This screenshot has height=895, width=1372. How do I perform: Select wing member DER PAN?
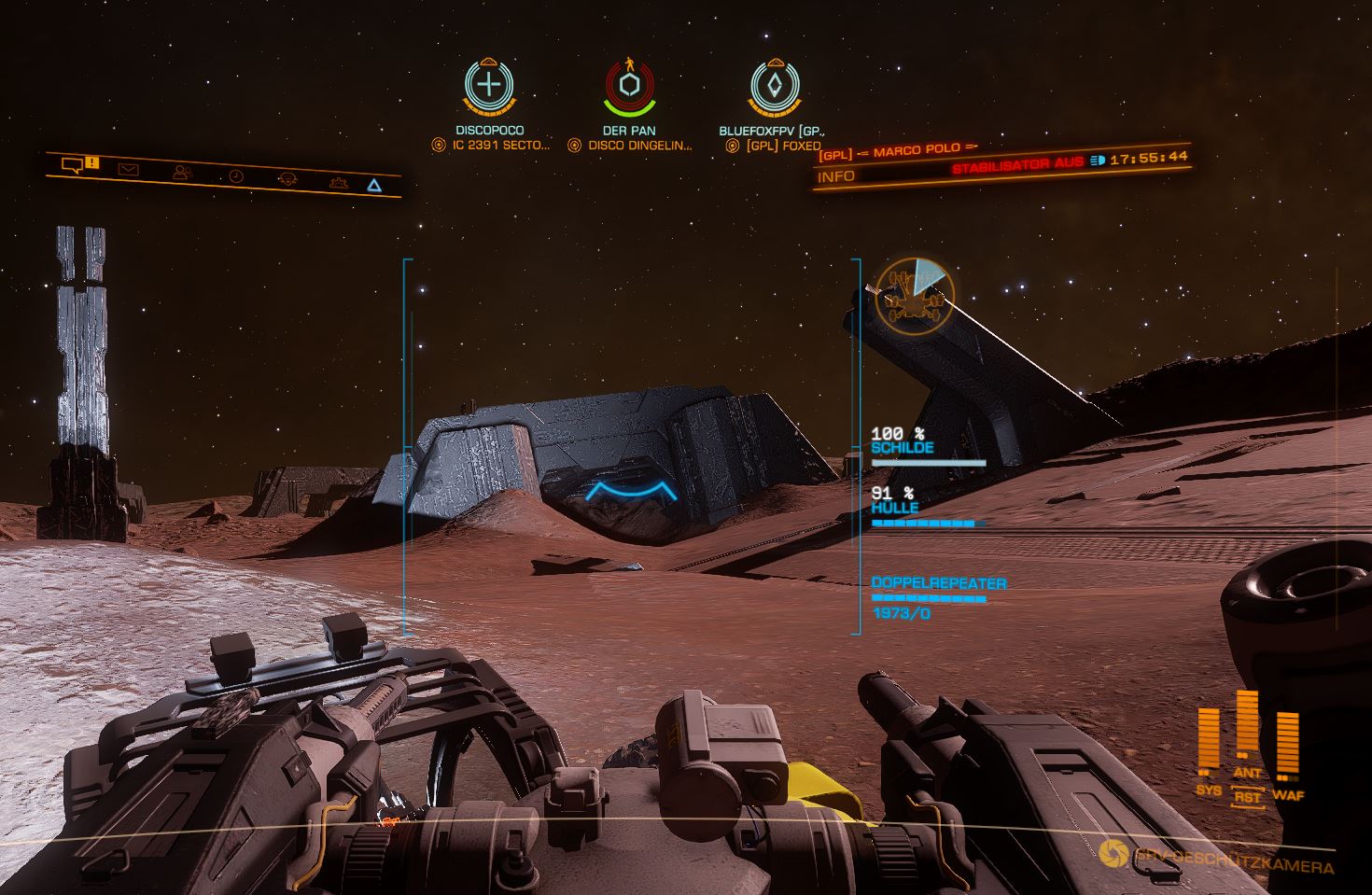point(630,88)
